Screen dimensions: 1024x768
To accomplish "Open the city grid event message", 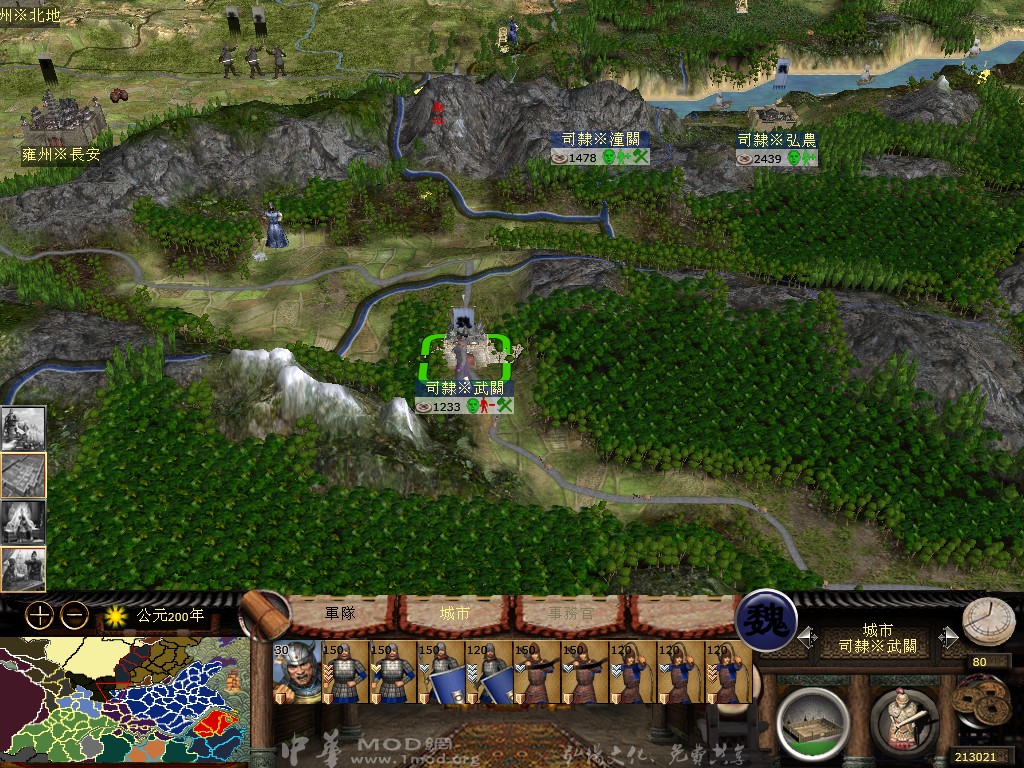I will 23,475.
